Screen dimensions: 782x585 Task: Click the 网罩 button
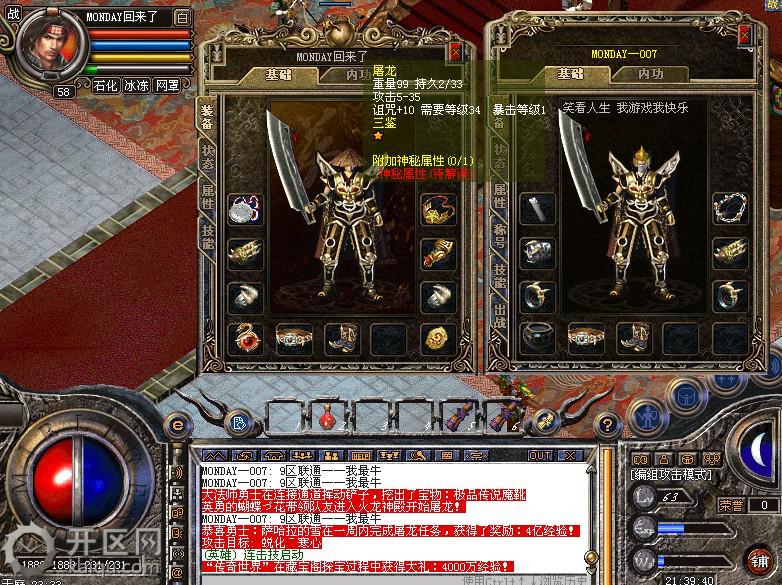pyautogui.click(x=167, y=86)
